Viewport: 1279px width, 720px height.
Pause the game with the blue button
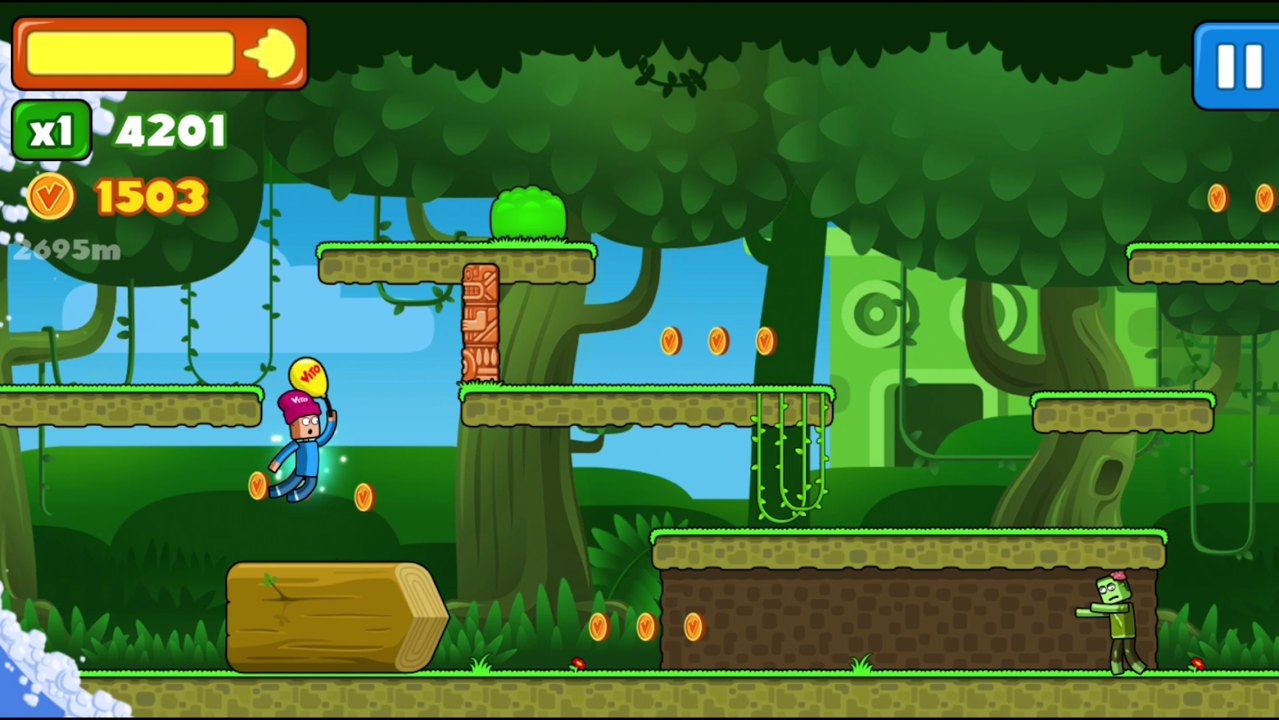pos(1237,66)
